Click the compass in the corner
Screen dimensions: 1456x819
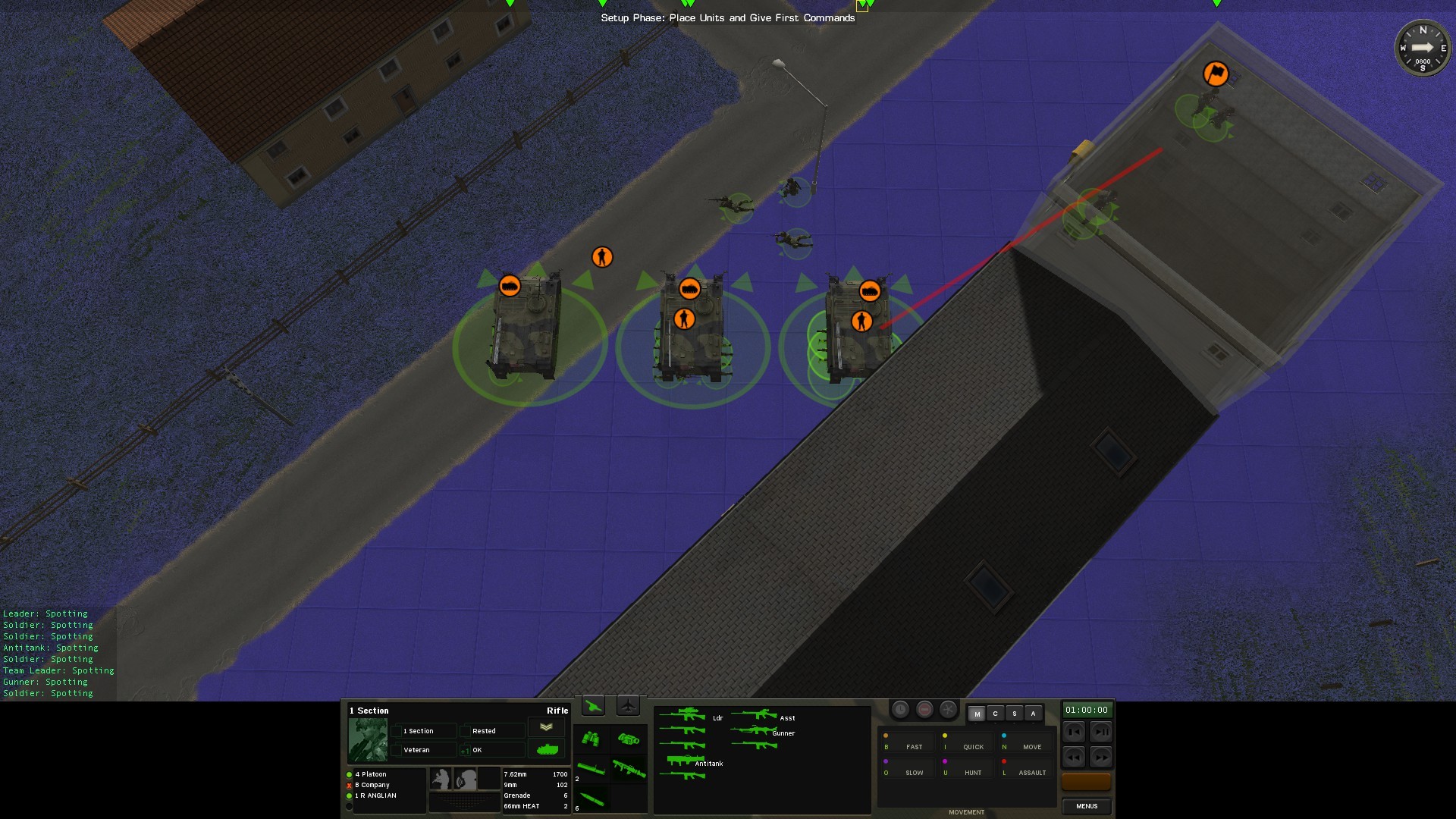pos(1423,48)
